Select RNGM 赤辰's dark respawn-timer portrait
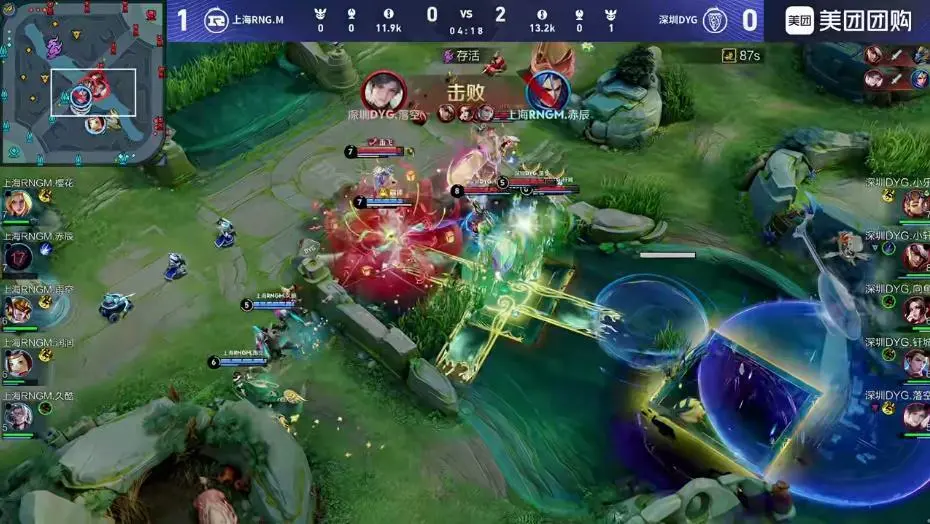The height and width of the screenshot is (524, 930). 18,257
